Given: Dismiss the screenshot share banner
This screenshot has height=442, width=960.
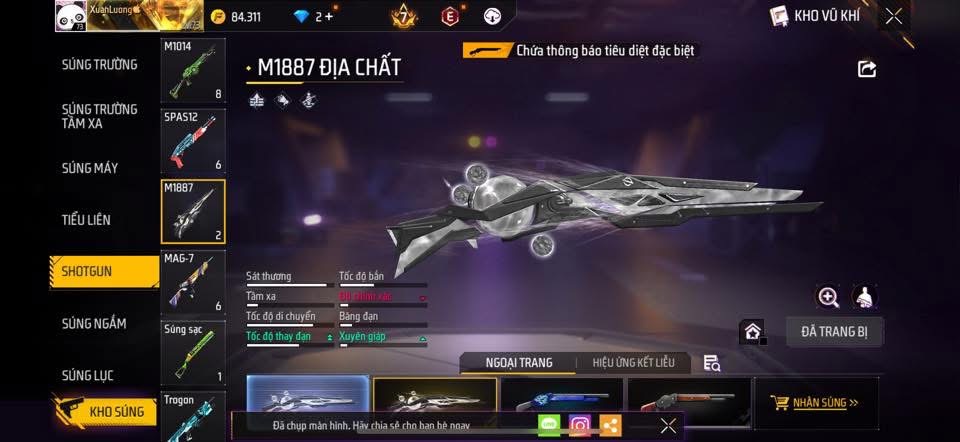Looking at the screenshot, I should point(668,426).
